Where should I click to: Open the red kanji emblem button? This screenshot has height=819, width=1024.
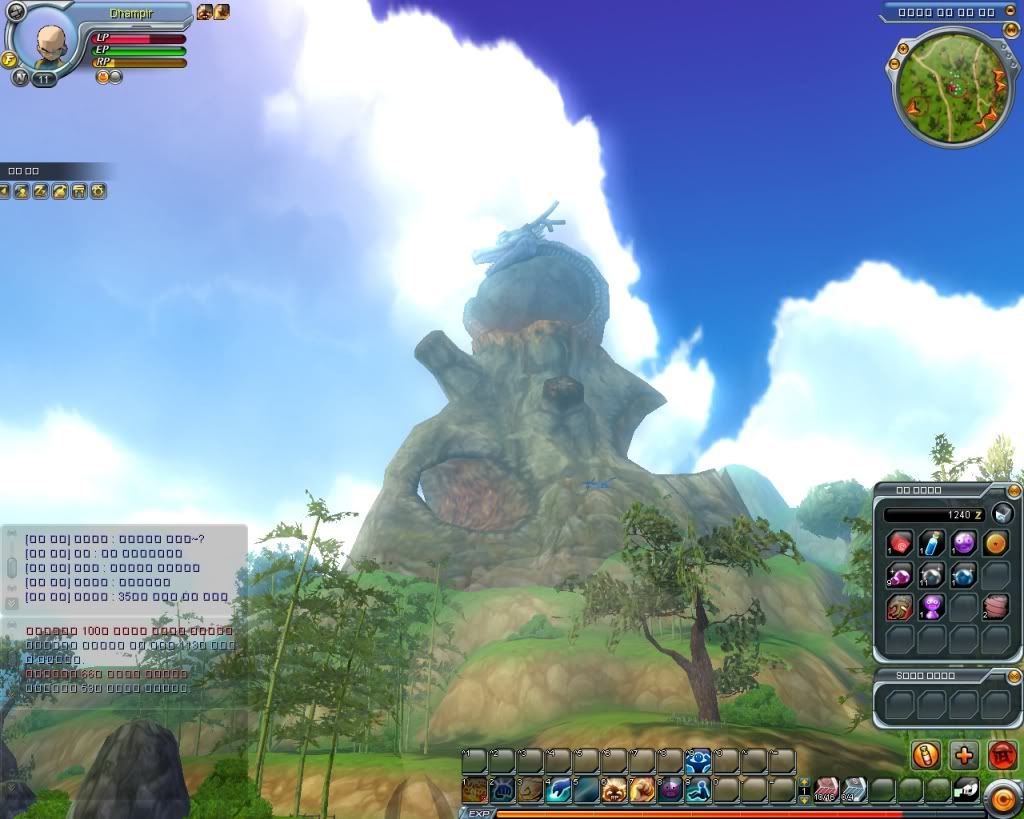pos(1002,755)
